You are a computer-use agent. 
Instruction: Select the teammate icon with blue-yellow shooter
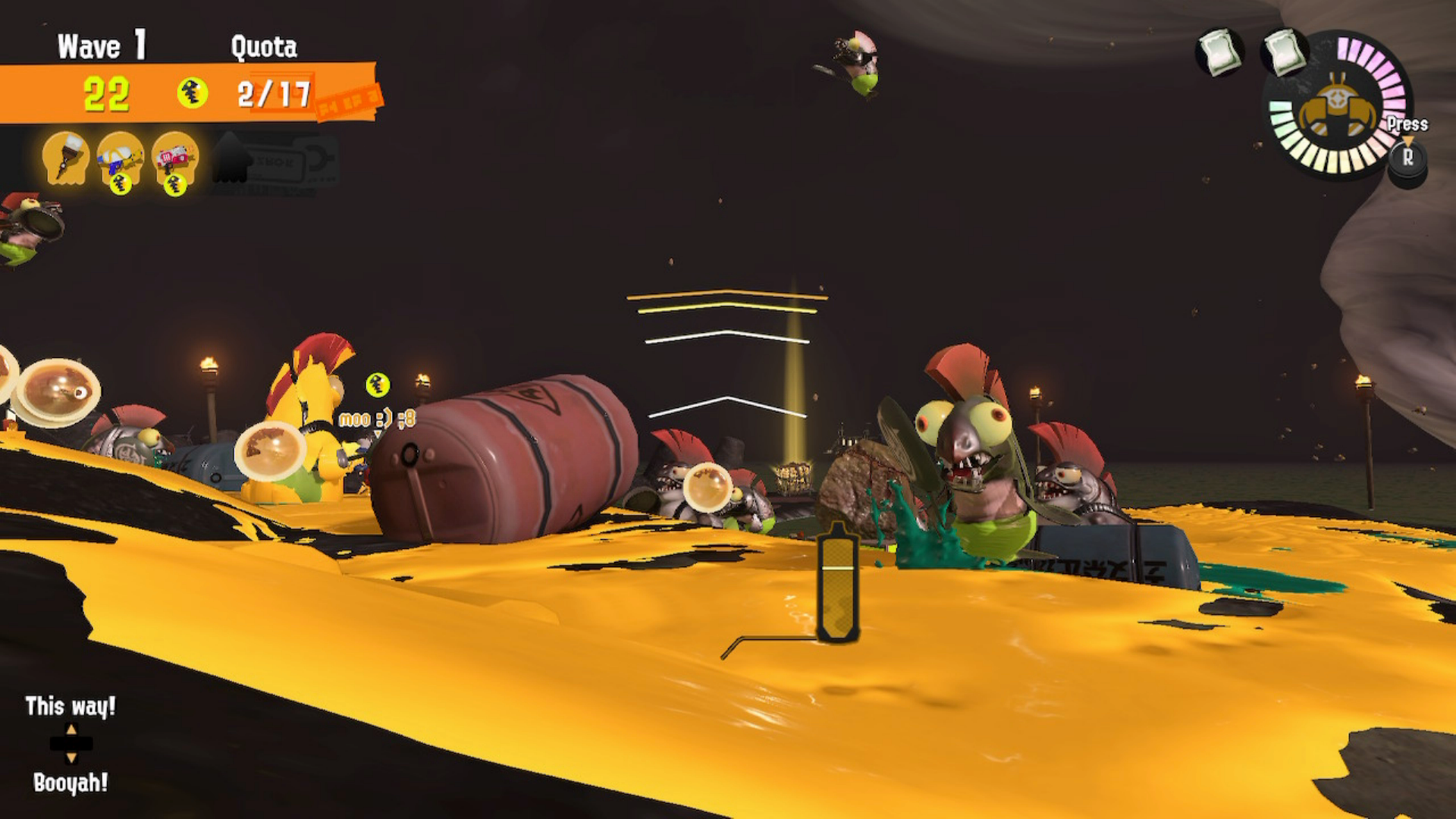(121, 158)
